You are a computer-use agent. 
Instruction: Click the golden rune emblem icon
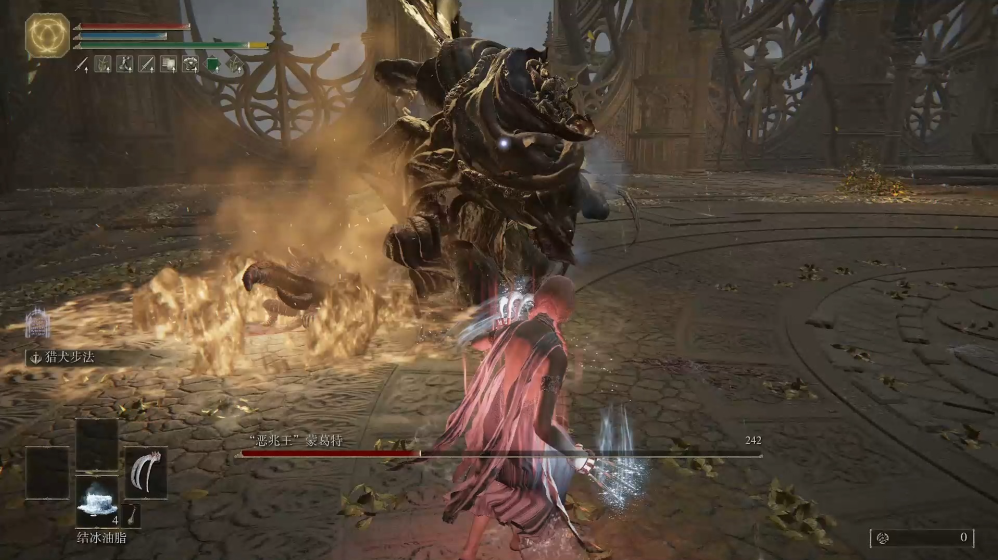[47, 35]
